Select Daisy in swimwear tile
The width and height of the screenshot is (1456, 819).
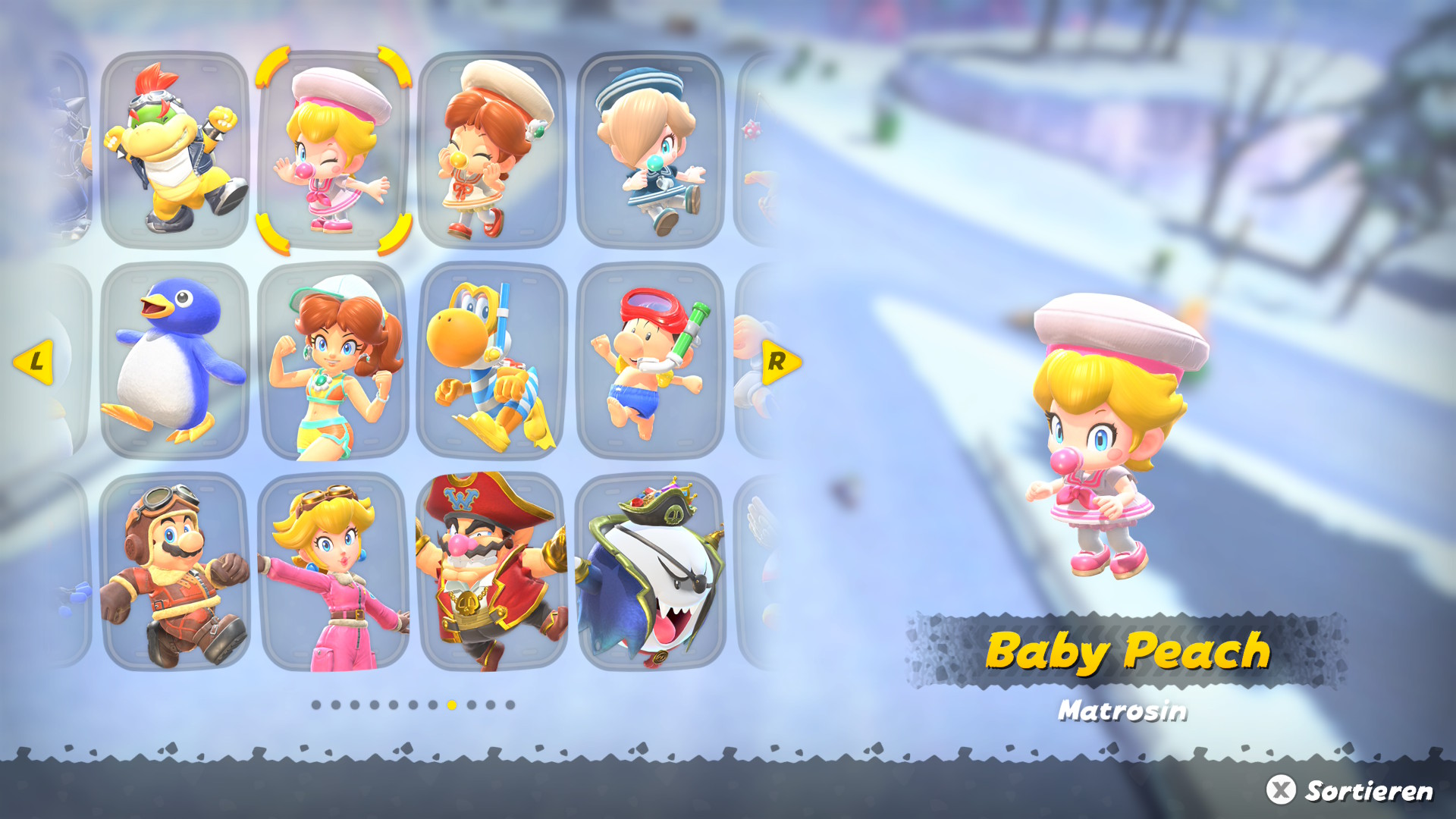click(x=333, y=361)
